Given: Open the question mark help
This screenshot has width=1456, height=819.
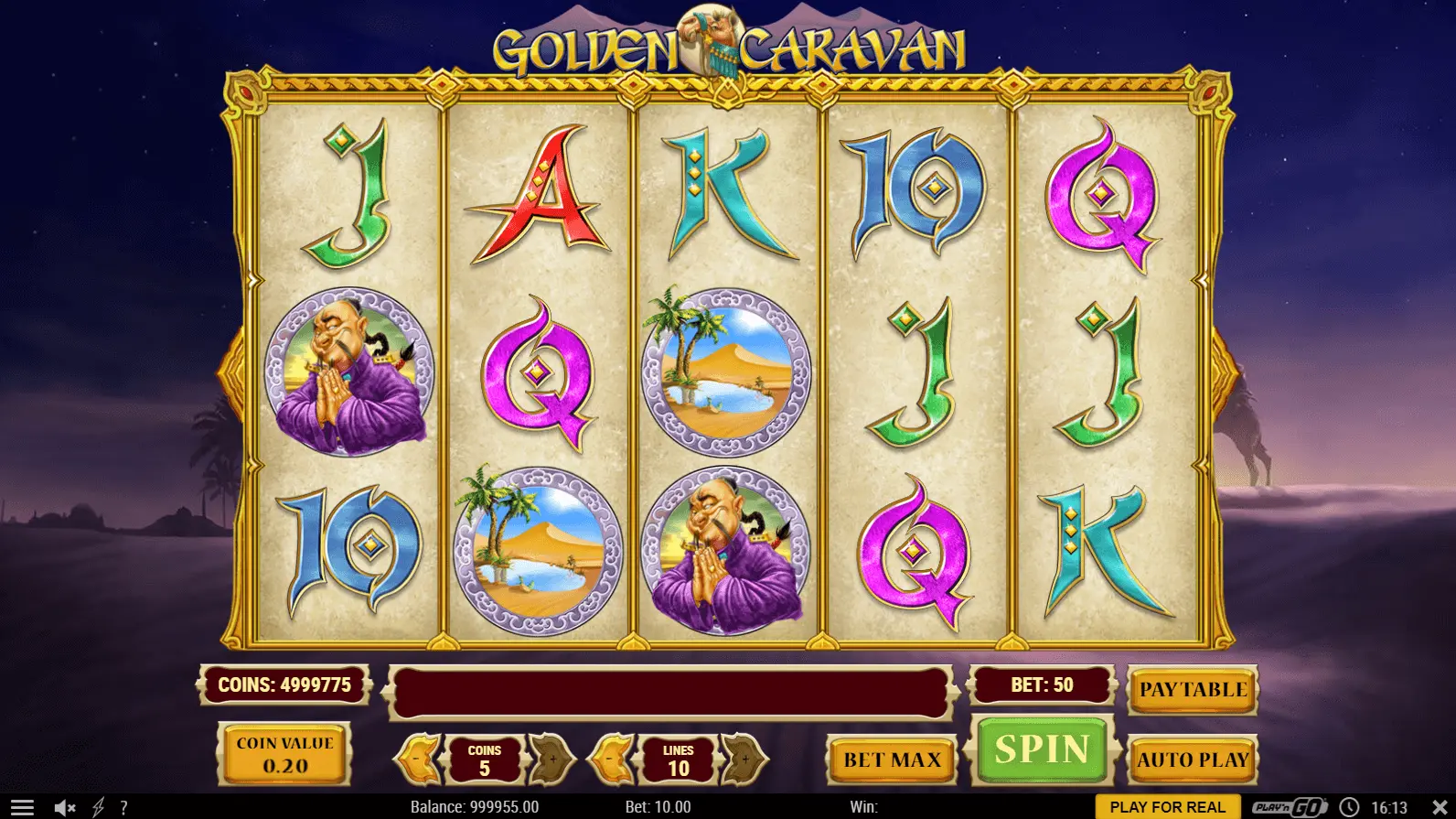Looking at the screenshot, I should click(x=123, y=807).
